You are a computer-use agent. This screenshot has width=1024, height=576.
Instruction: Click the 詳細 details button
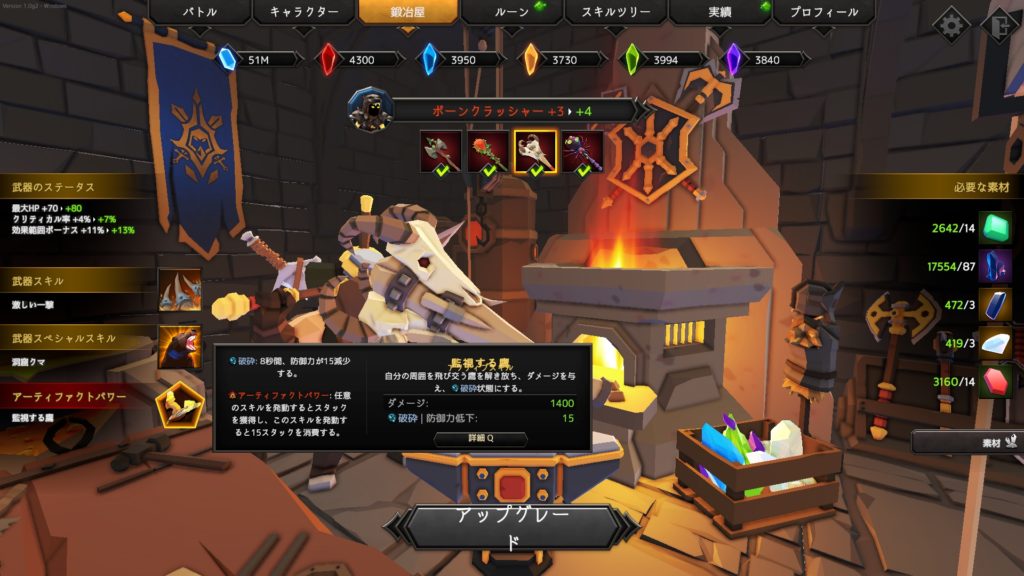click(x=480, y=439)
